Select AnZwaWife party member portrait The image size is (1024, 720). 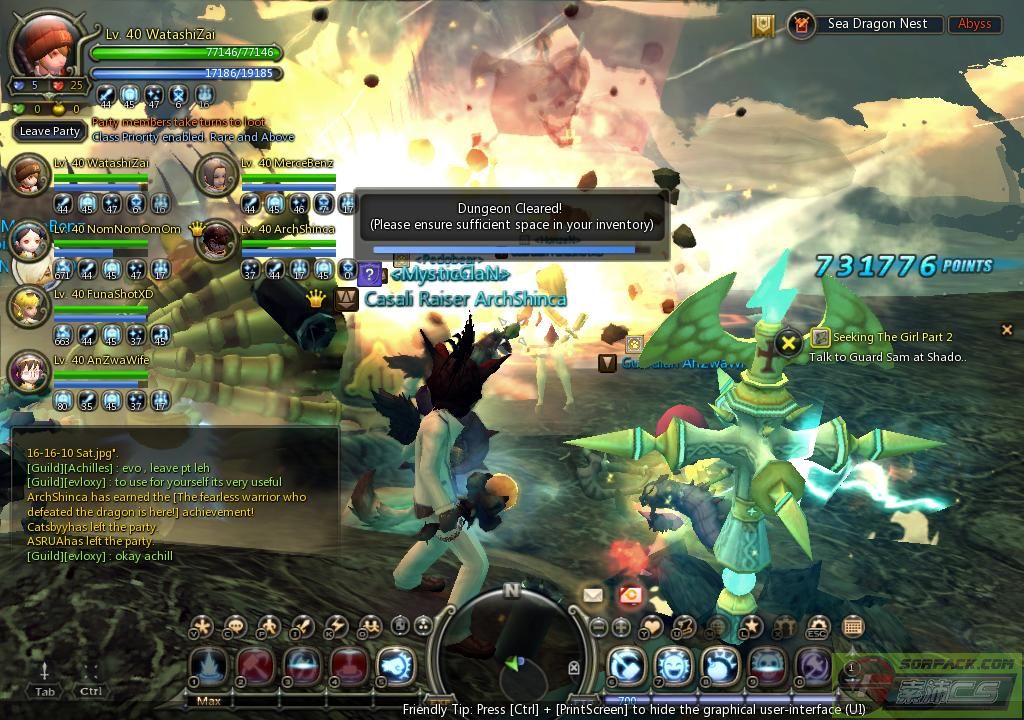tap(29, 372)
